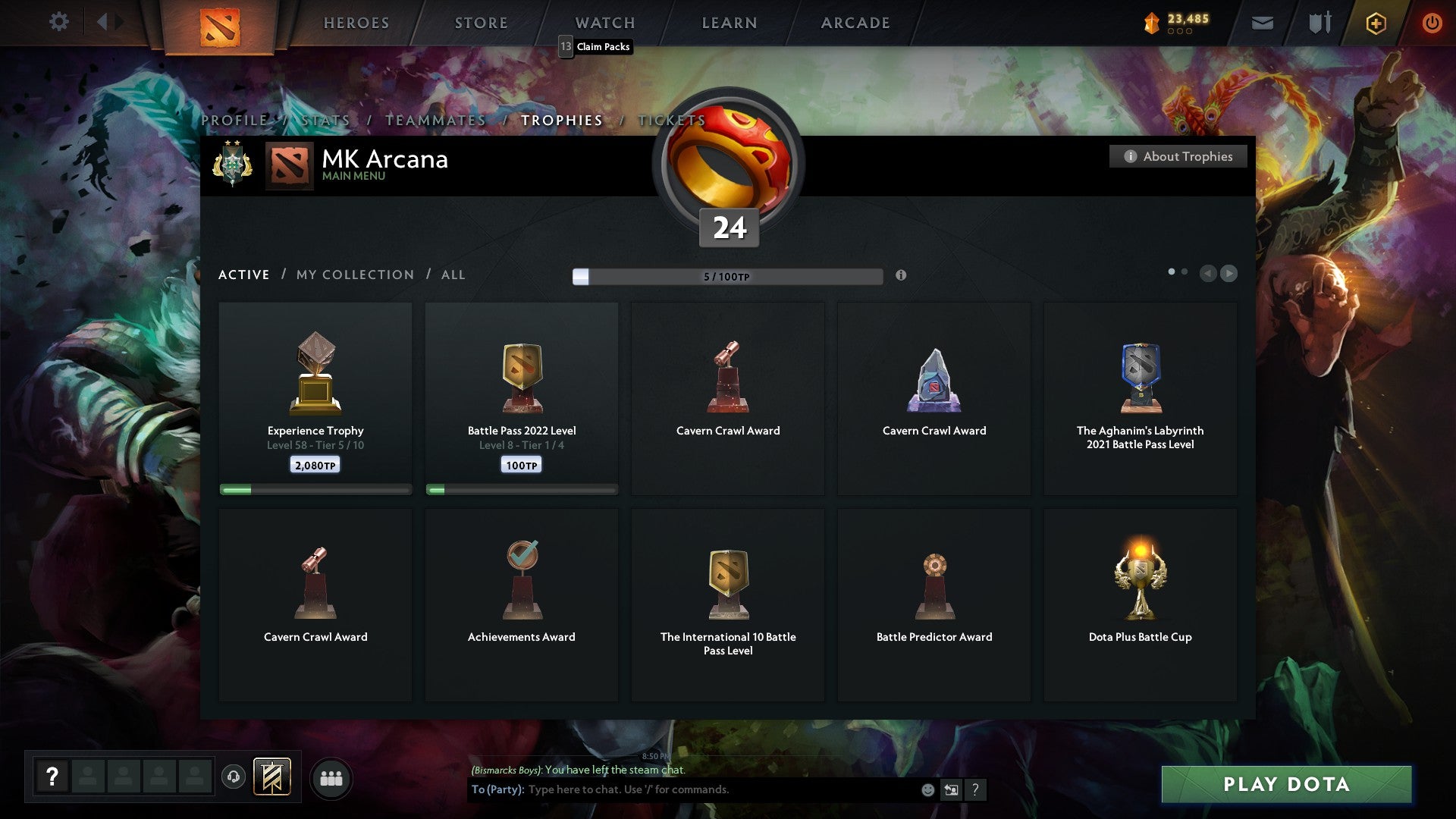
Task: Open the friends list icon near party panel
Action: pyautogui.click(x=331, y=777)
